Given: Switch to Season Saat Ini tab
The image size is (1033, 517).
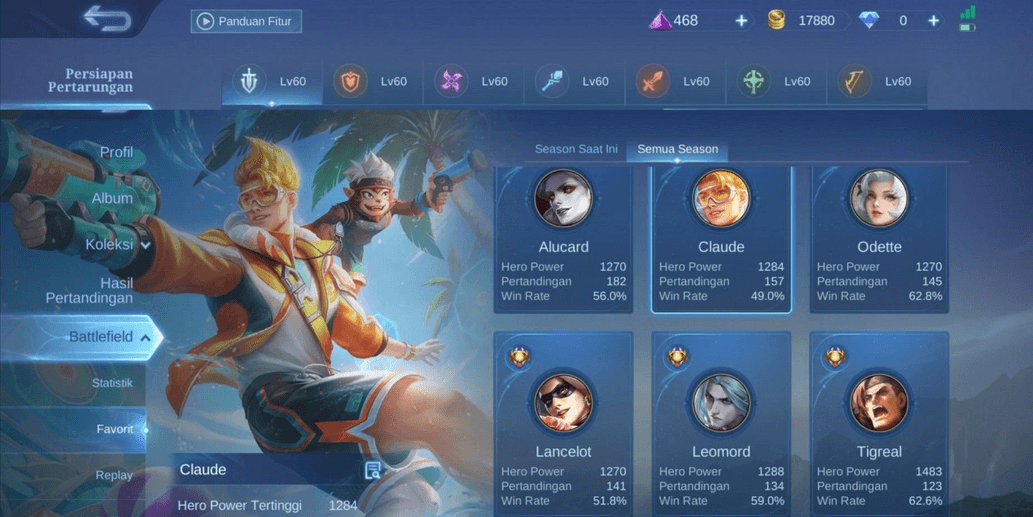Looking at the screenshot, I should pyautogui.click(x=576, y=149).
